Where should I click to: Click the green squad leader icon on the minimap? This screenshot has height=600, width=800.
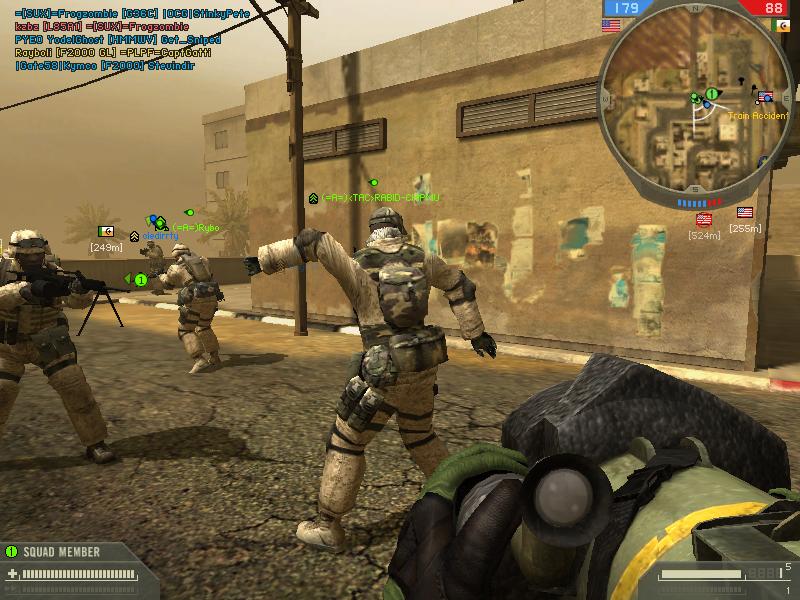(x=711, y=94)
